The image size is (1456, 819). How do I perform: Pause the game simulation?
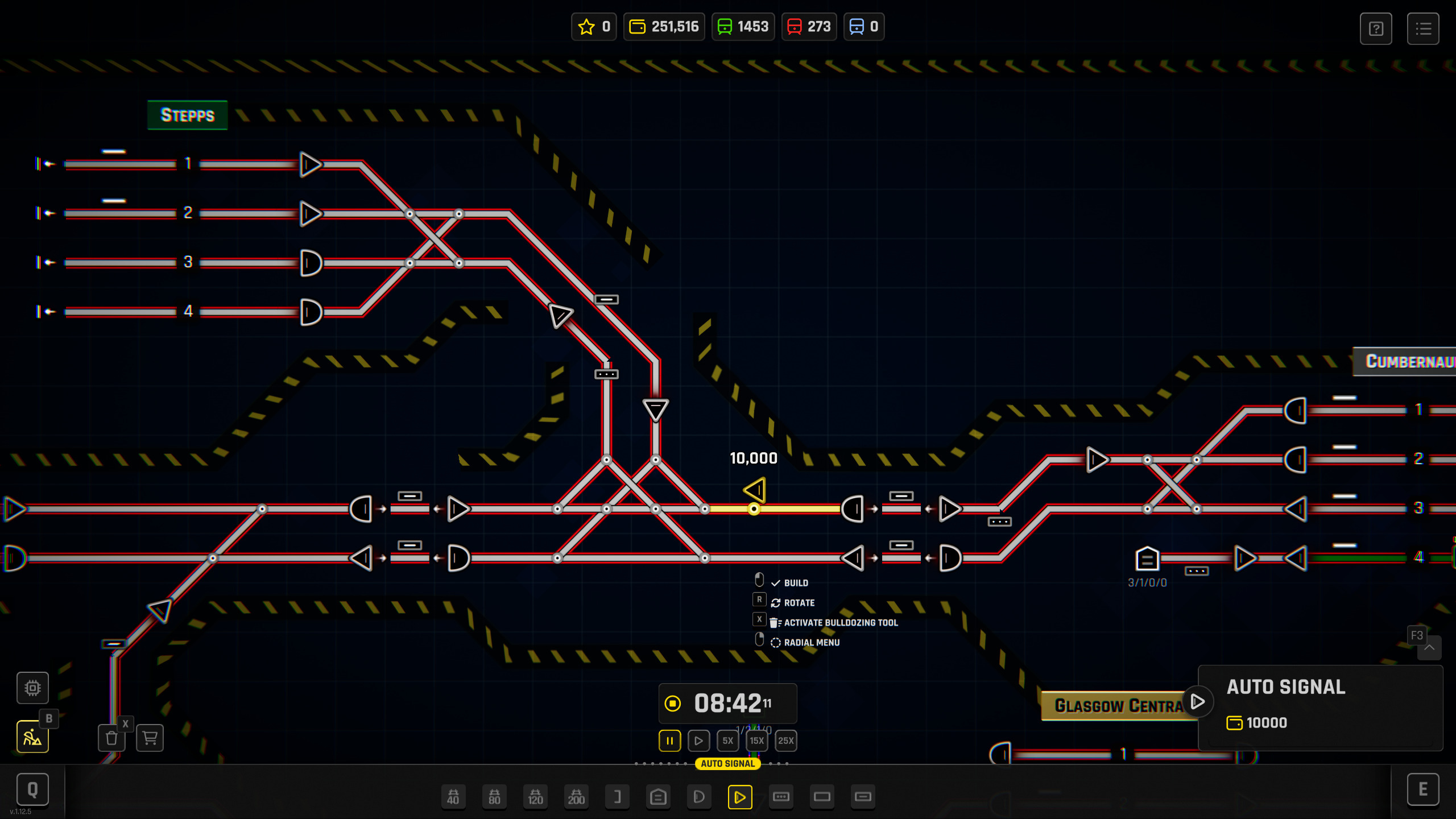point(669,741)
